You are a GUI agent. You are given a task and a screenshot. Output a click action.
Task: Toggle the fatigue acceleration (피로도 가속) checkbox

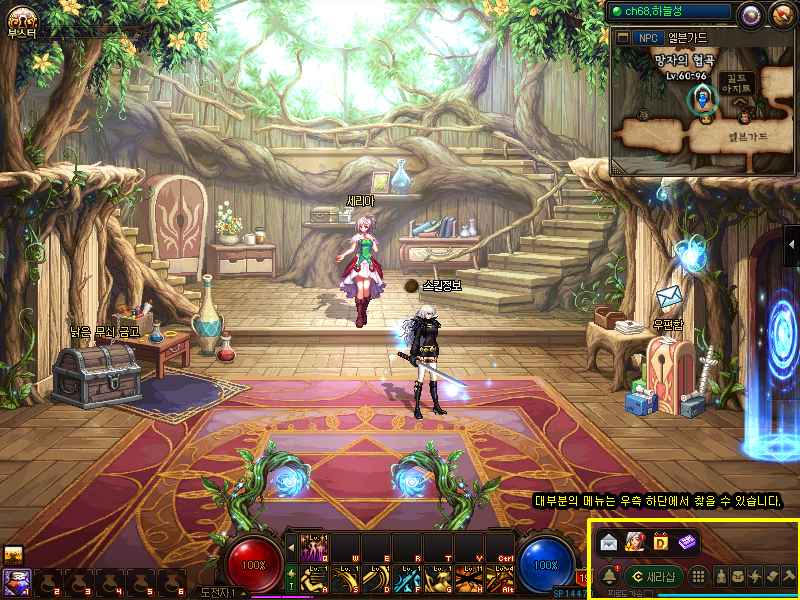[651, 594]
